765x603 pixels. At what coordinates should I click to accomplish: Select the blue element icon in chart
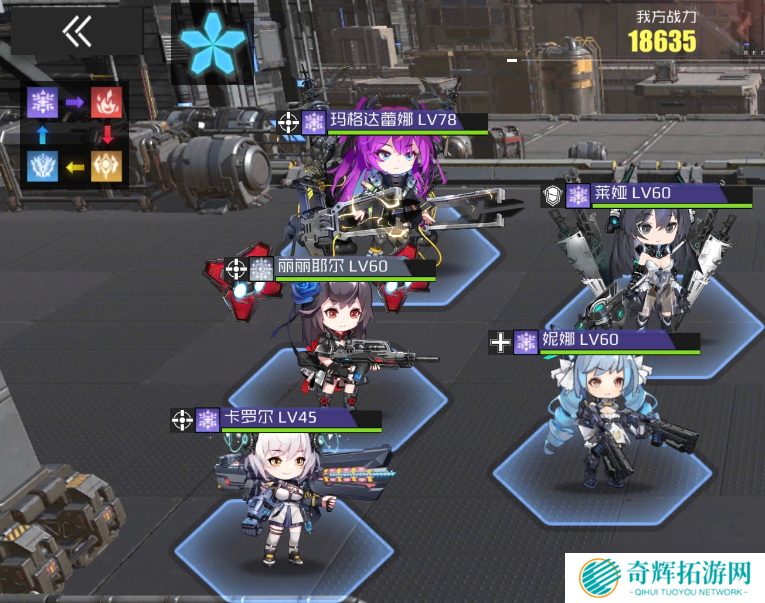pyautogui.click(x=44, y=165)
